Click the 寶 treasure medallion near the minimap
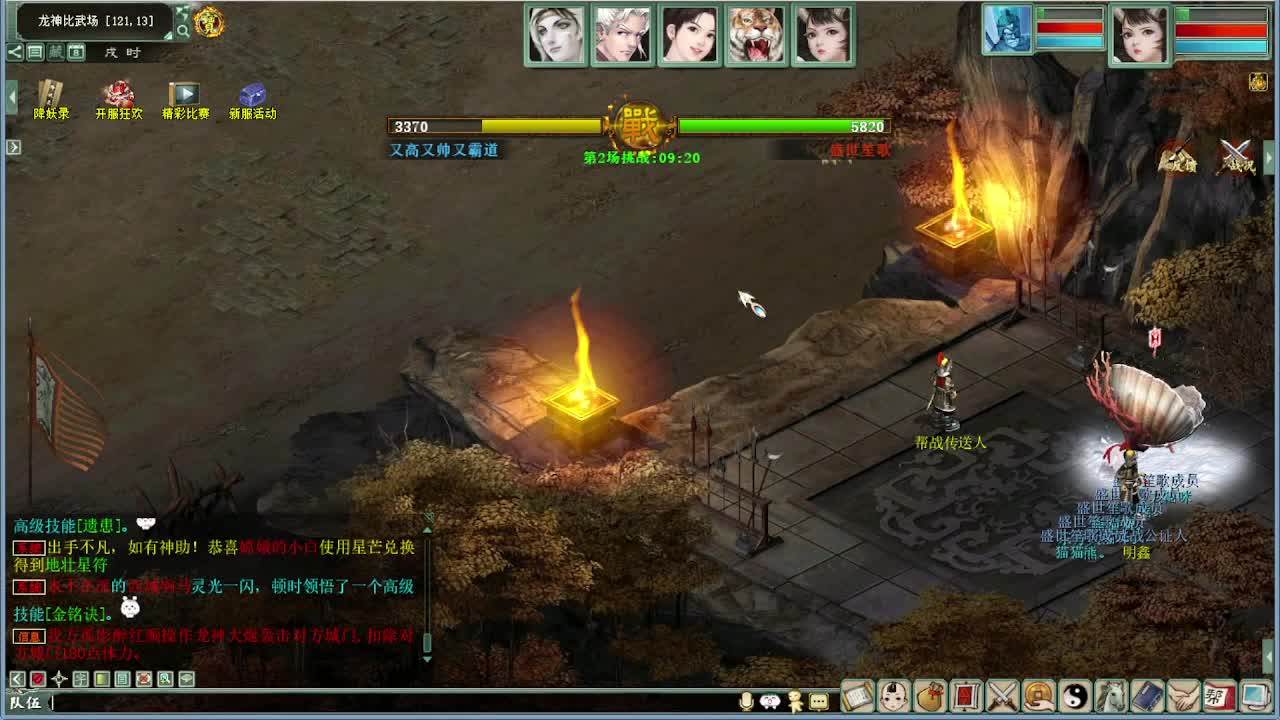The width and height of the screenshot is (1280, 720). click(210, 25)
